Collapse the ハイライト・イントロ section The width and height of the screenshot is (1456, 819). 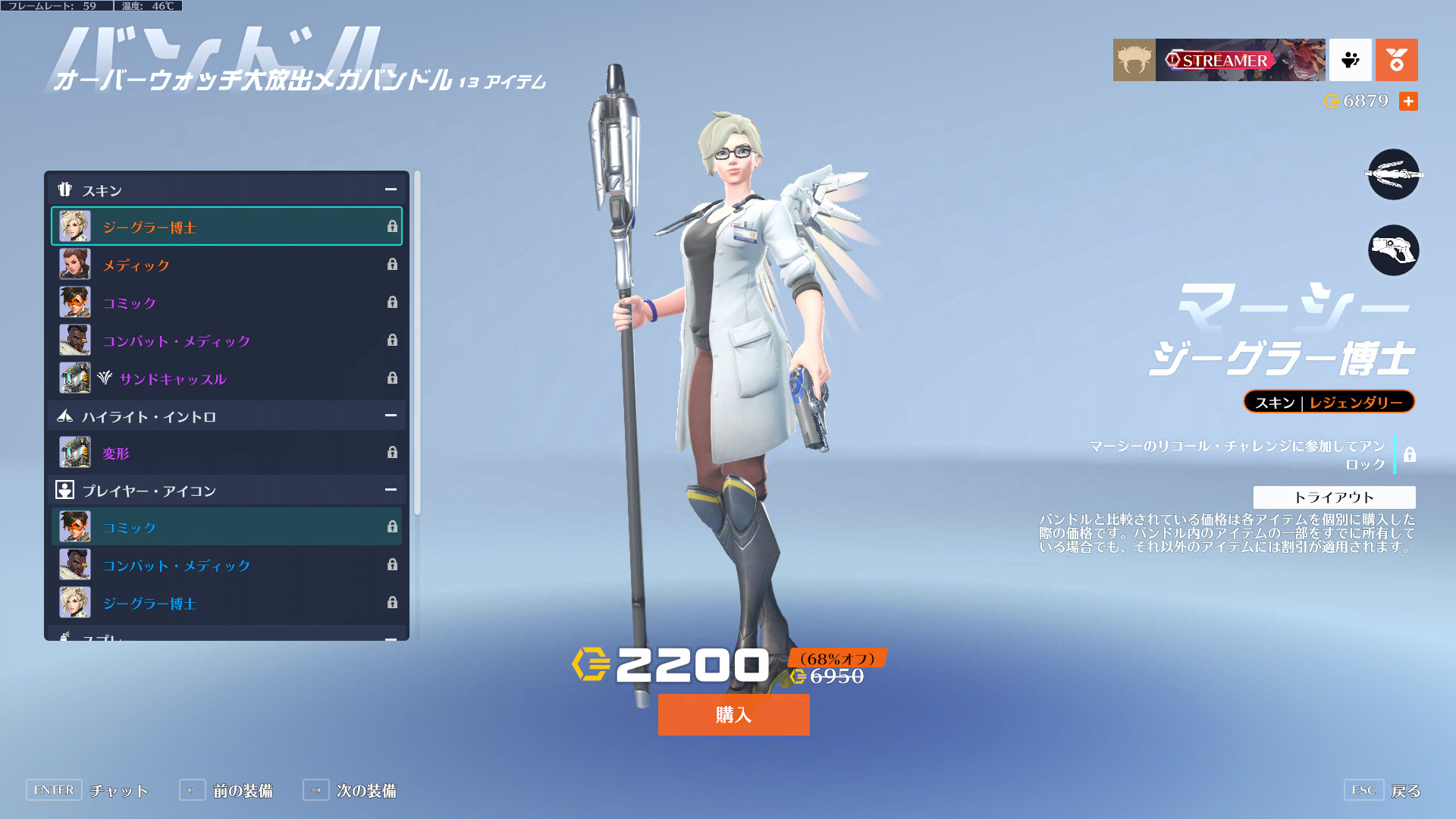pyautogui.click(x=391, y=416)
